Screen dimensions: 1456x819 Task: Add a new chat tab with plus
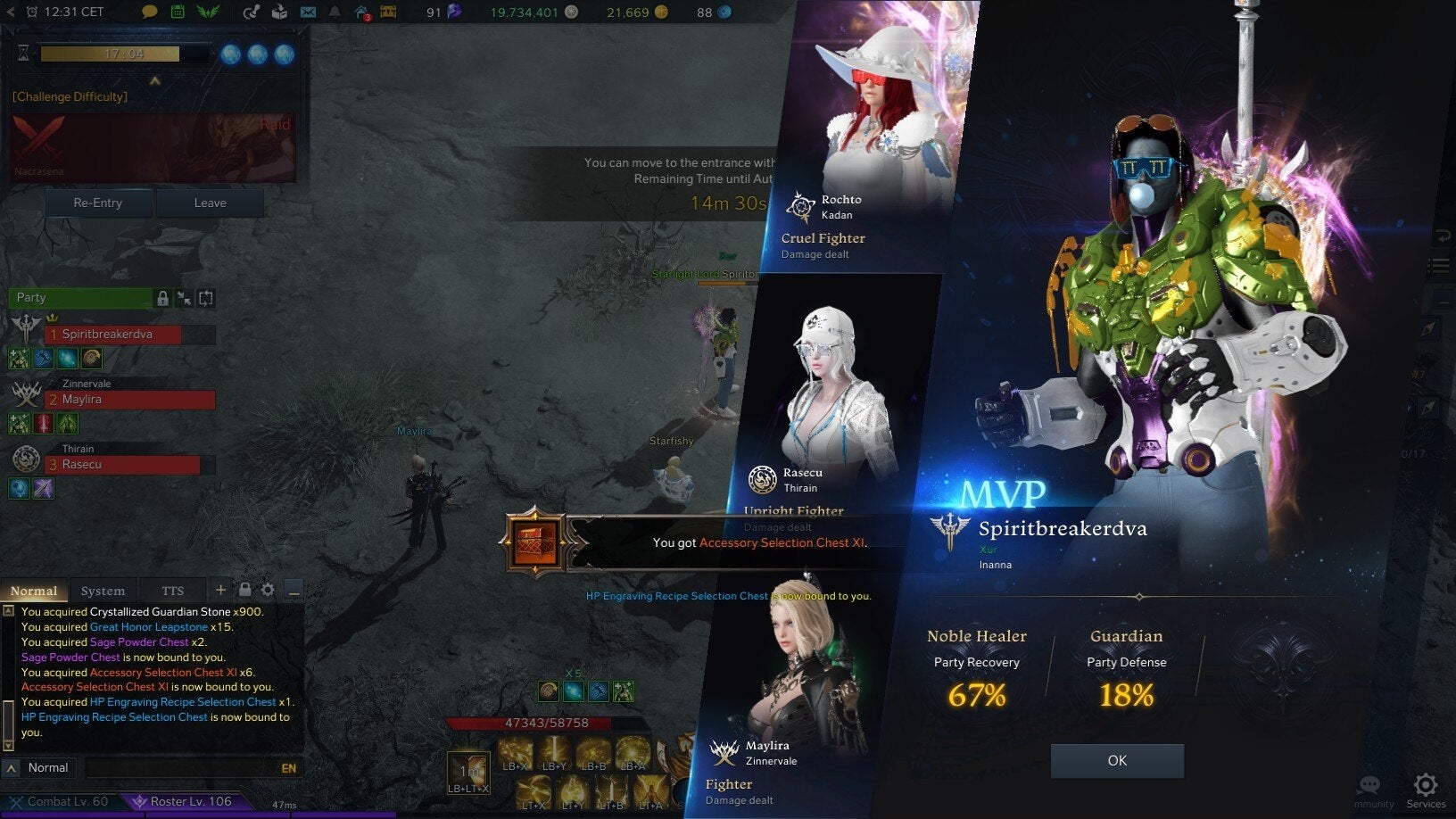220,590
